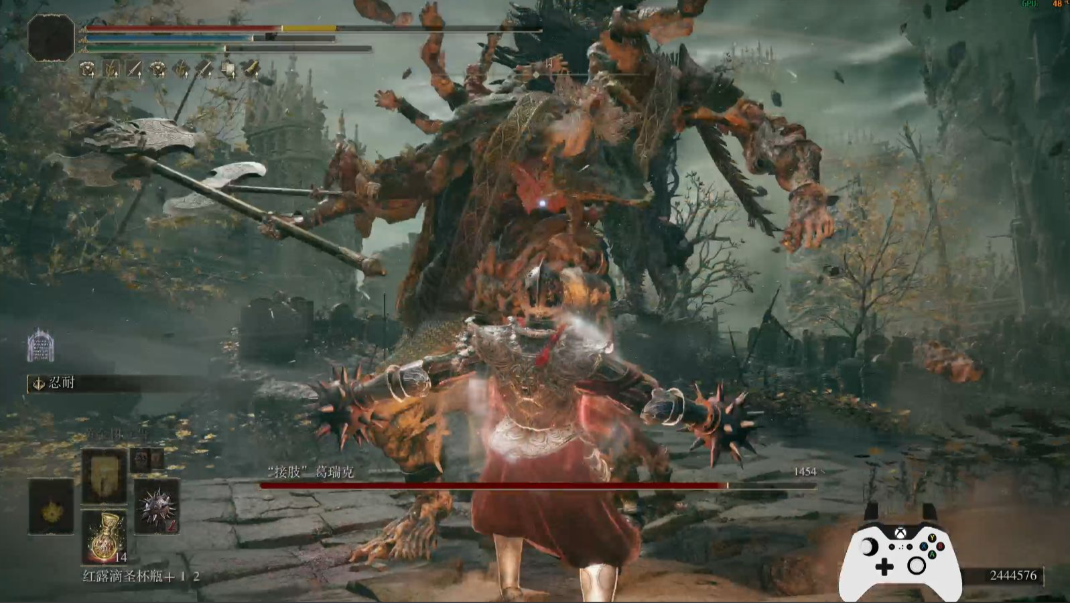The height and width of the screenshot is (603, 1070).
Task: Choose the spiked morning star weapon slot
Action: pyautogui.click(x=156, y=504)
